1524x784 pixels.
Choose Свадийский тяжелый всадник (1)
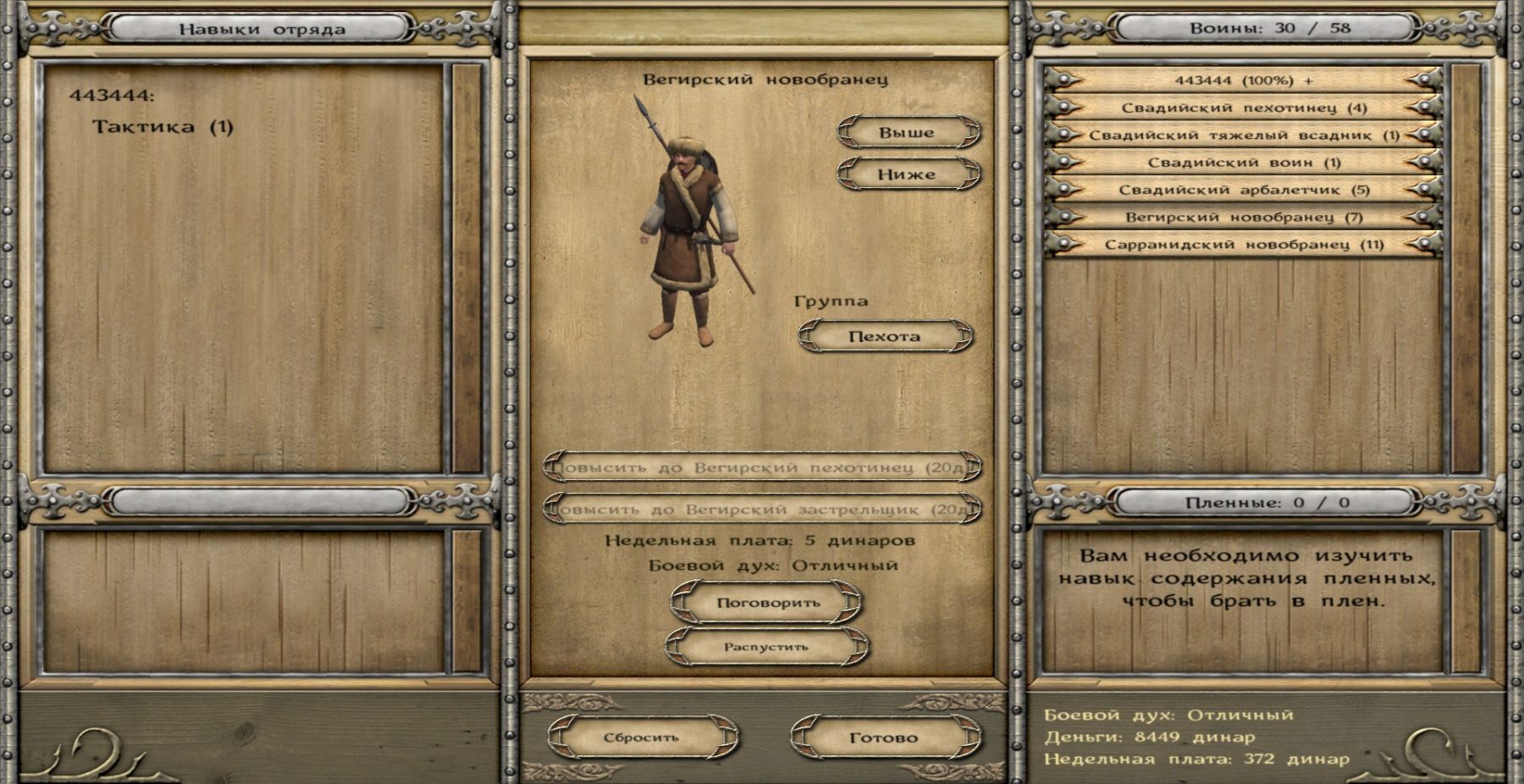1244,135
